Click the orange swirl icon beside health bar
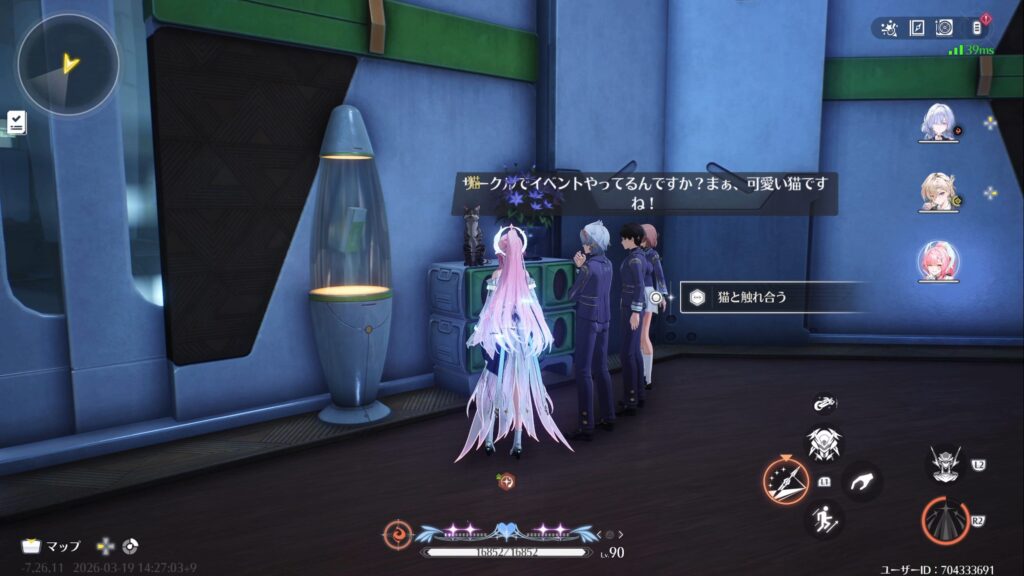This screenshot has width=1024, height=576. [x=397, y=533]
